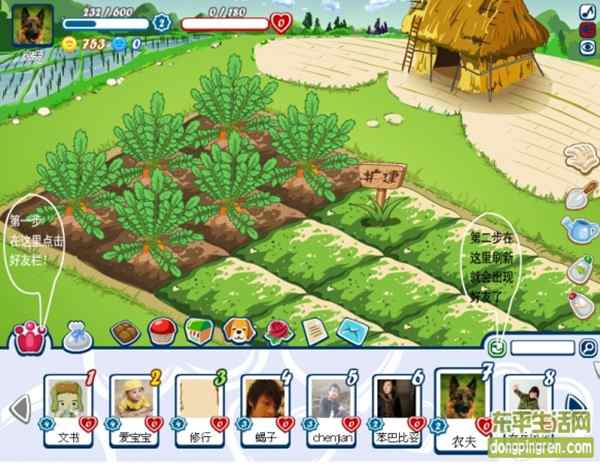
Task: Show previous friends with left arrow
Action: coord(17,407)
